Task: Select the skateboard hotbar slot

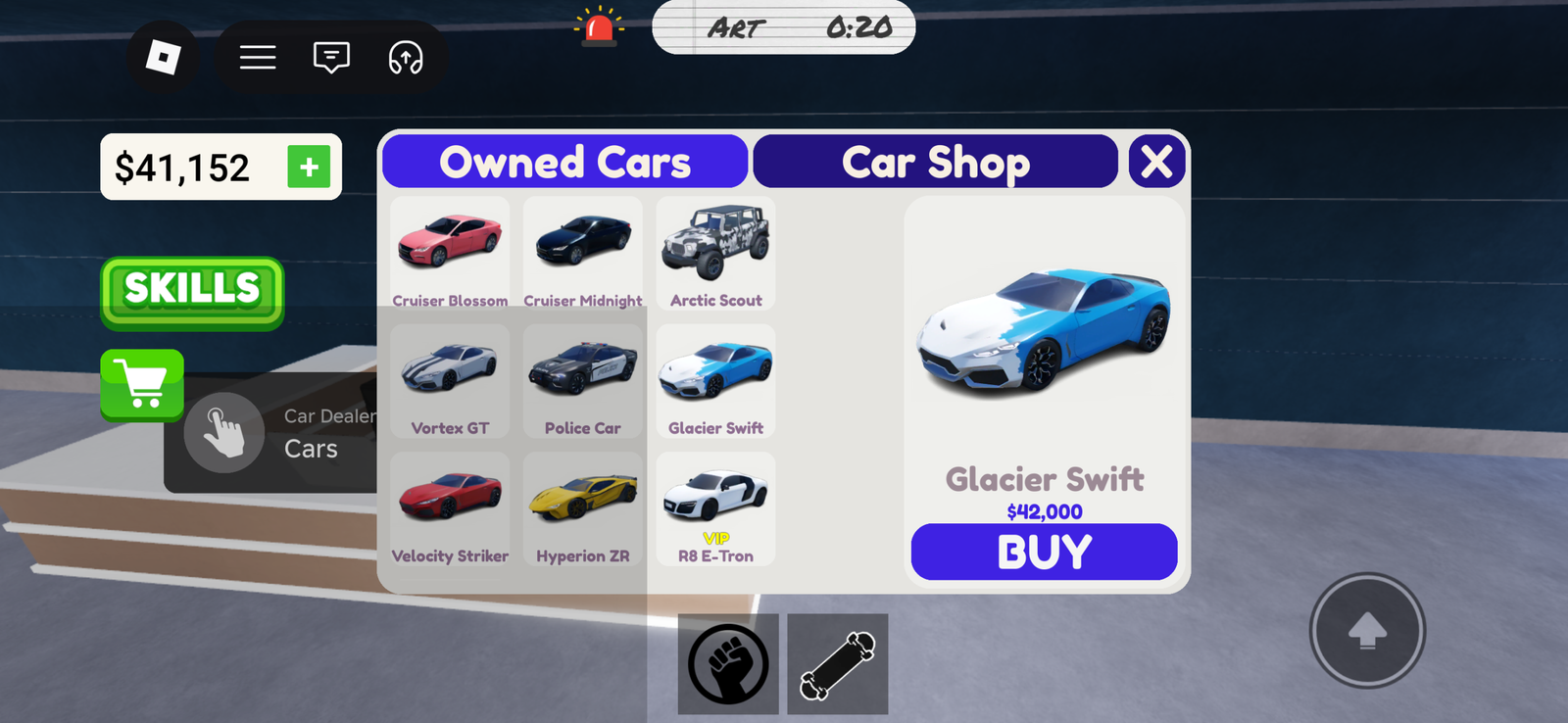Action: (837, 664)
